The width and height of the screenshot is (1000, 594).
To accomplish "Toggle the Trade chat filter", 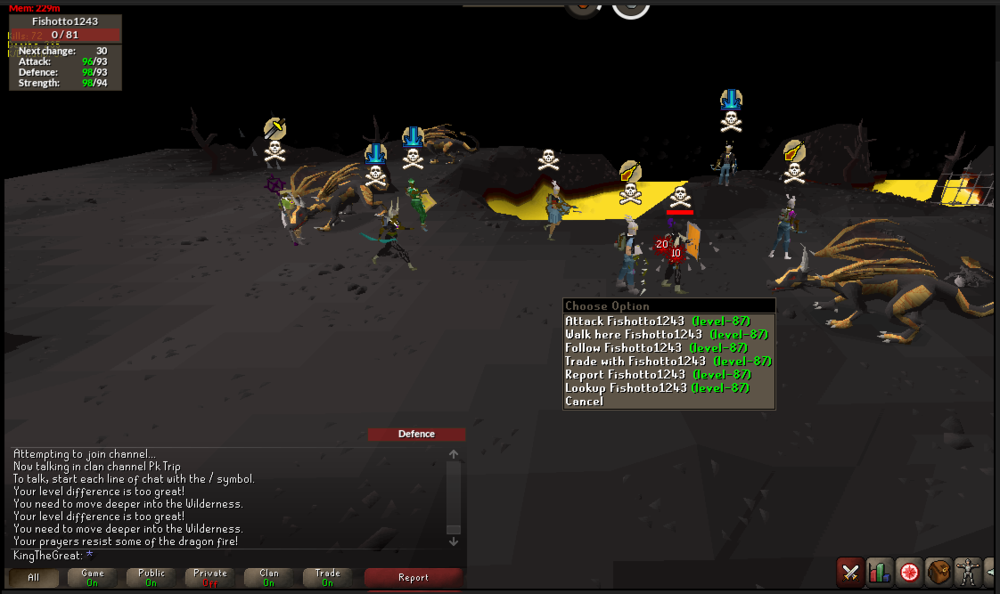I will 327,577.
